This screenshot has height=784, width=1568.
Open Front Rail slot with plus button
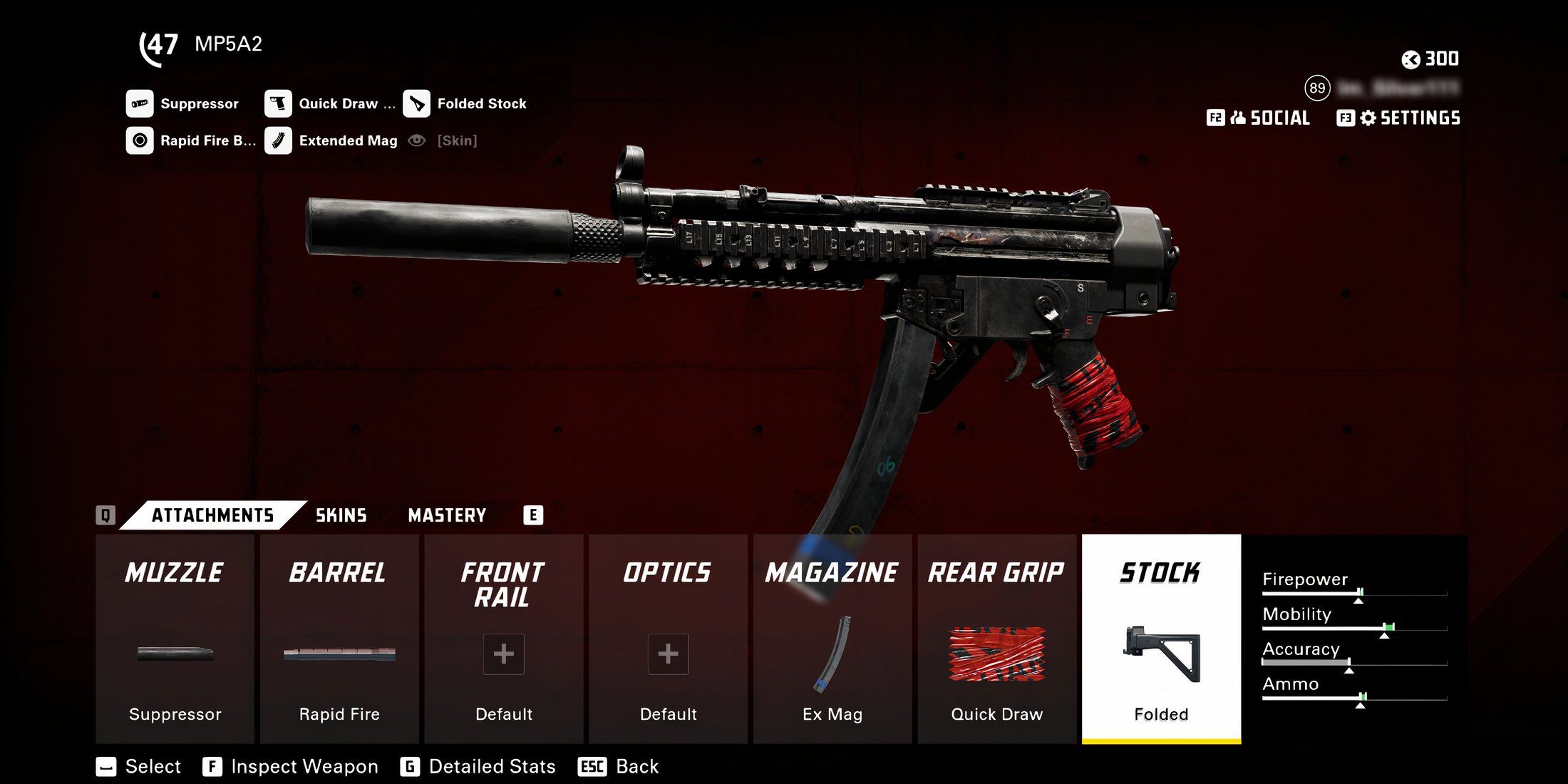pos(503,654)
